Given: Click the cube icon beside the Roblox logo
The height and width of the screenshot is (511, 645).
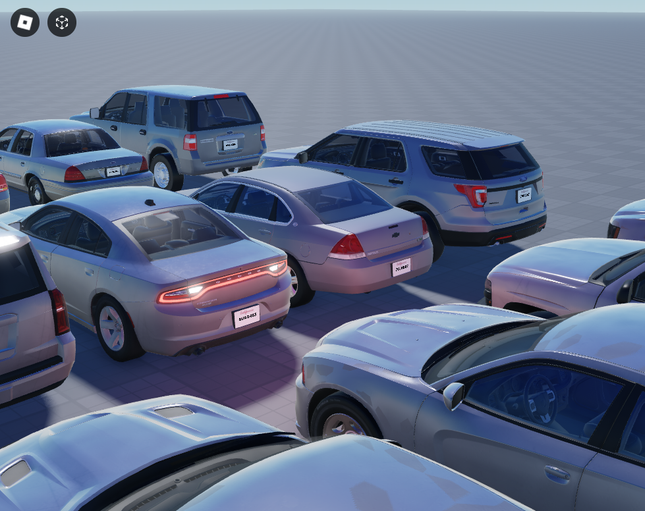Looking at the screenshot, I should 62,22.
